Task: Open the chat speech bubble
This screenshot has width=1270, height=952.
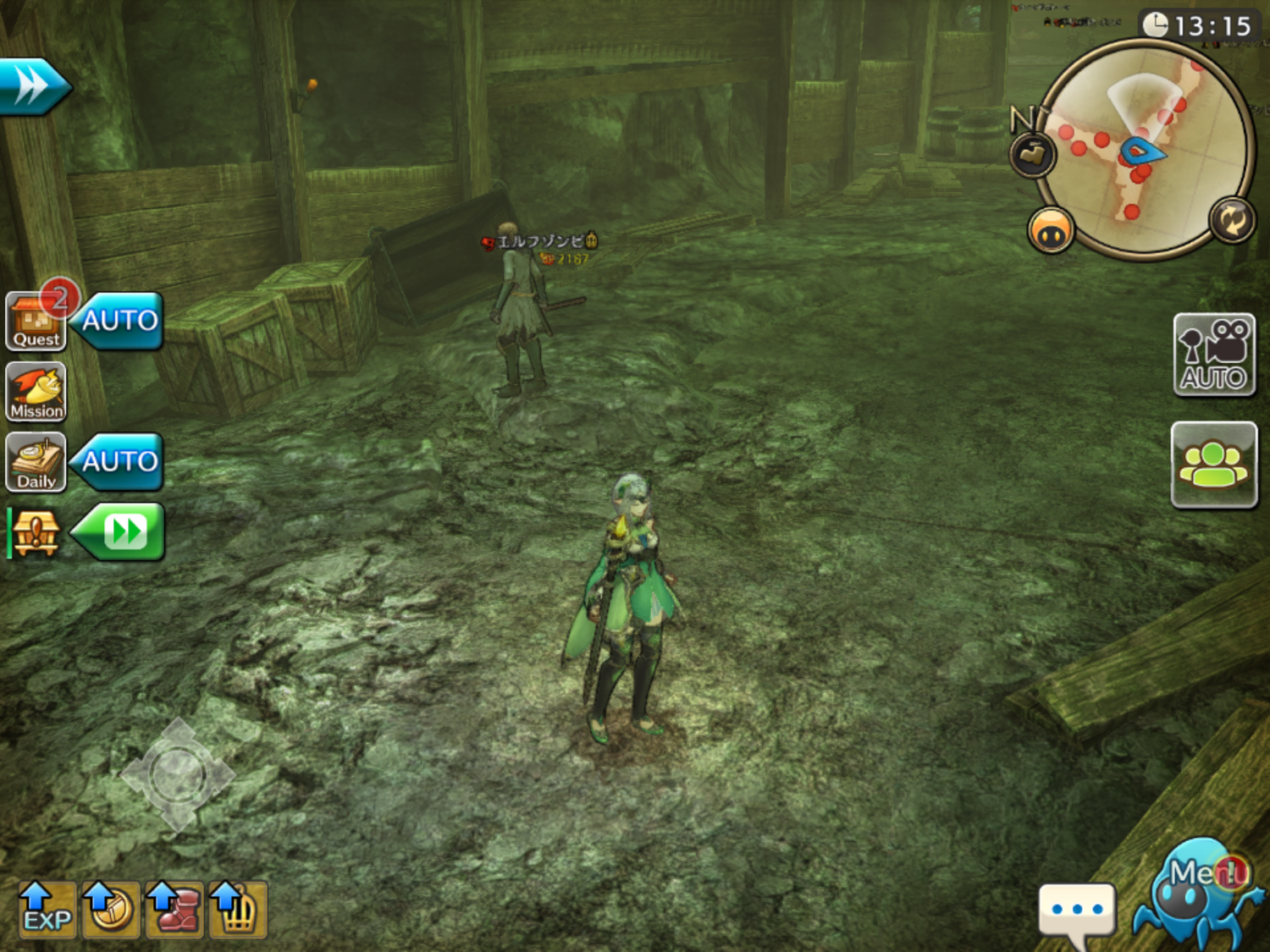Action: pos(1076,912)
